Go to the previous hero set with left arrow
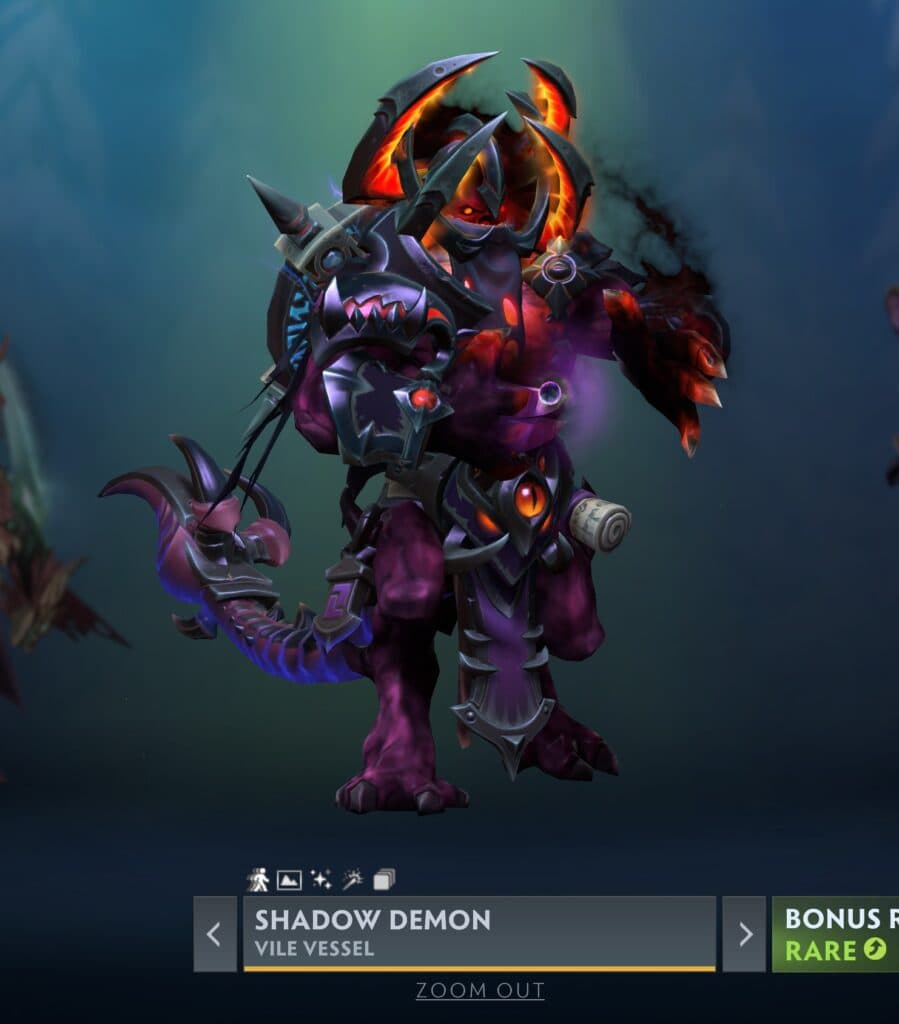This screenshot has height=1024, width=899. pos(214,934)
